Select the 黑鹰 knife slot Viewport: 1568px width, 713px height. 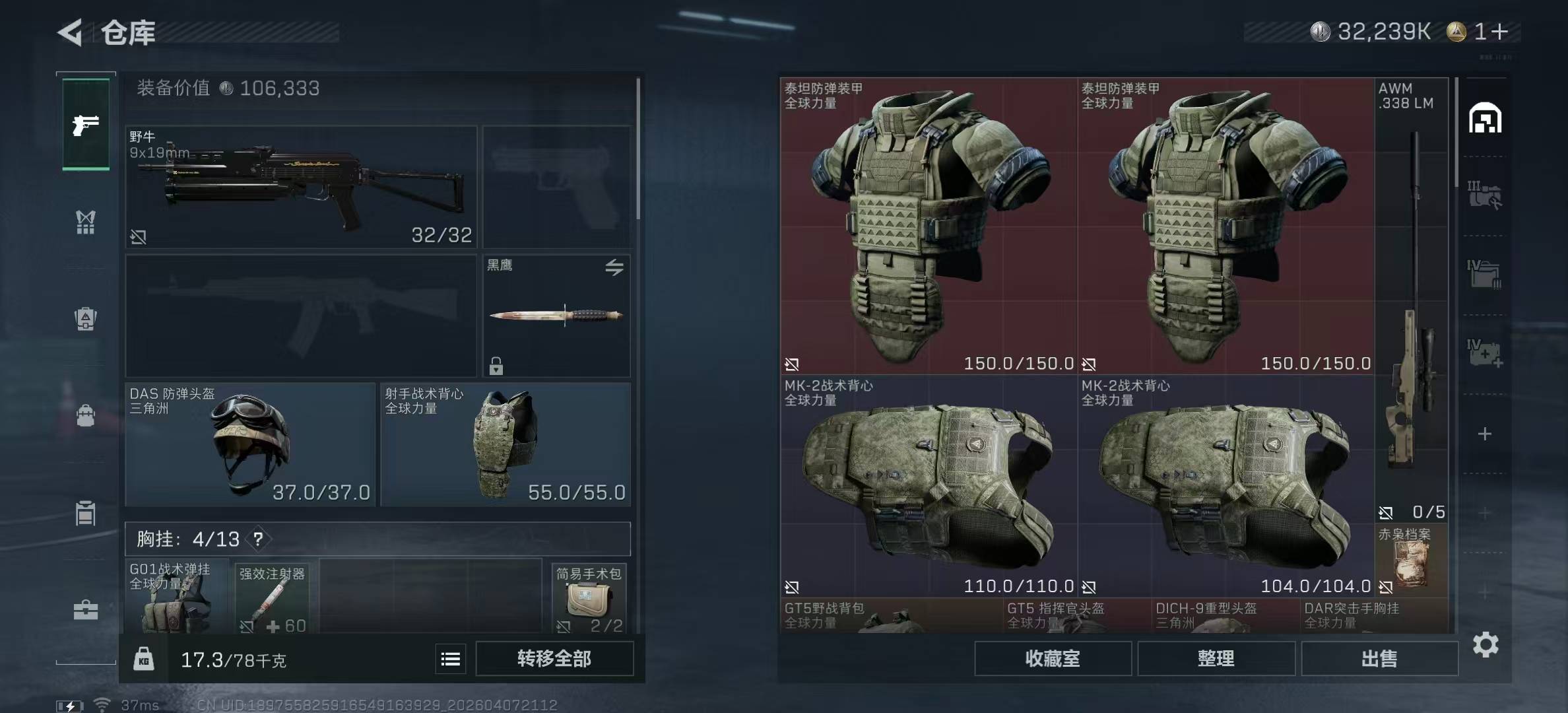(x=556, y=316)
